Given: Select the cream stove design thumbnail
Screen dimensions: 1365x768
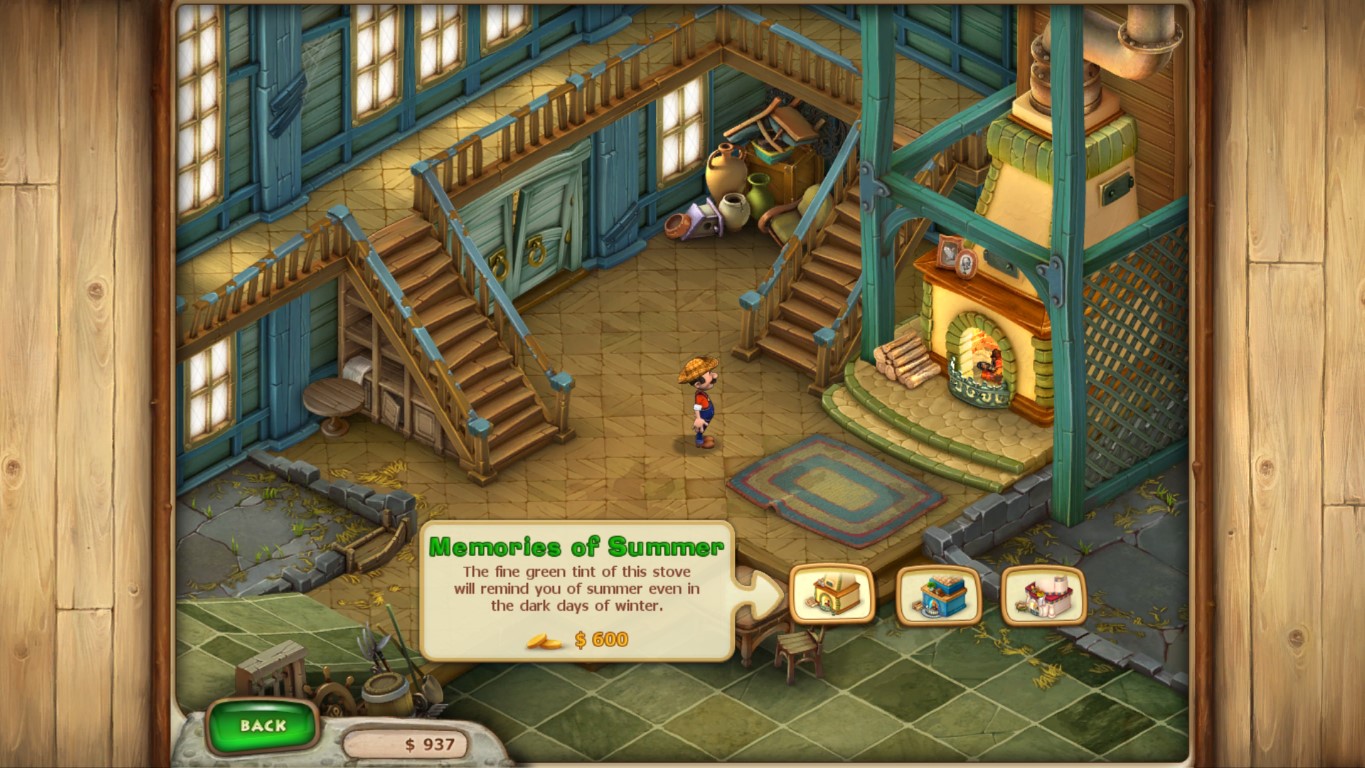Looking at the screenshot, I should click(x=832, y=595).
